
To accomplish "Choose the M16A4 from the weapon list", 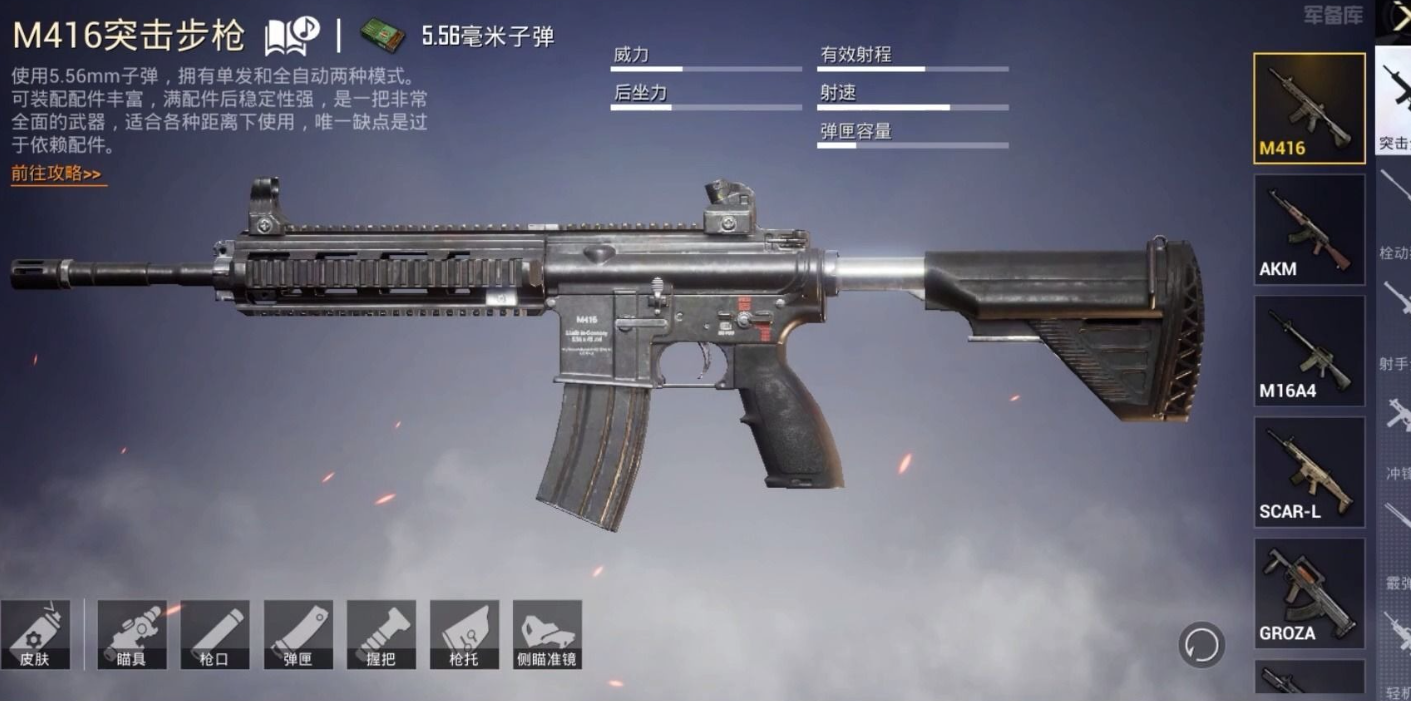I will point(1309,350).
